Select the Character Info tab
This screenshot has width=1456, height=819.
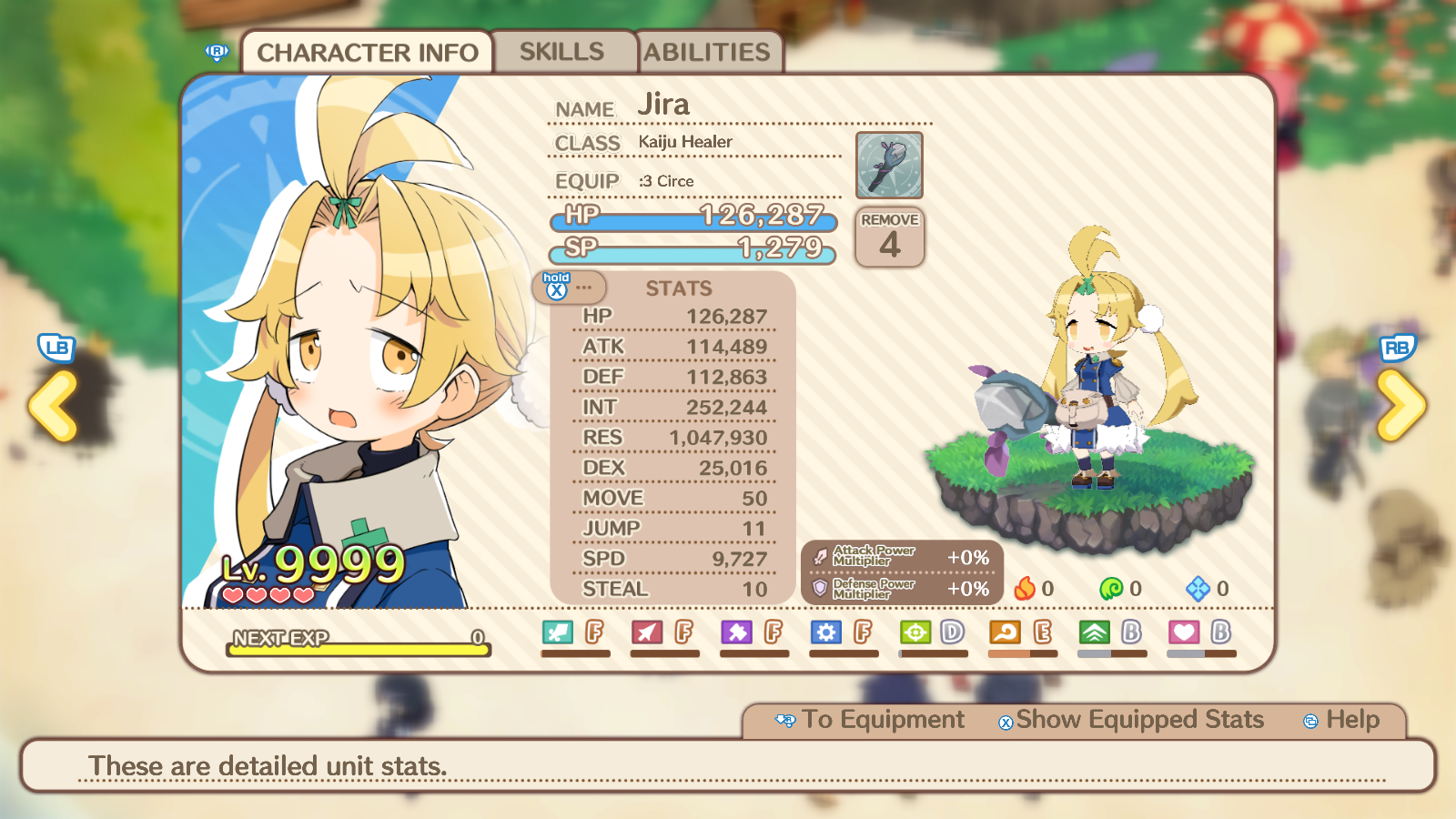[x=367, y=53]
